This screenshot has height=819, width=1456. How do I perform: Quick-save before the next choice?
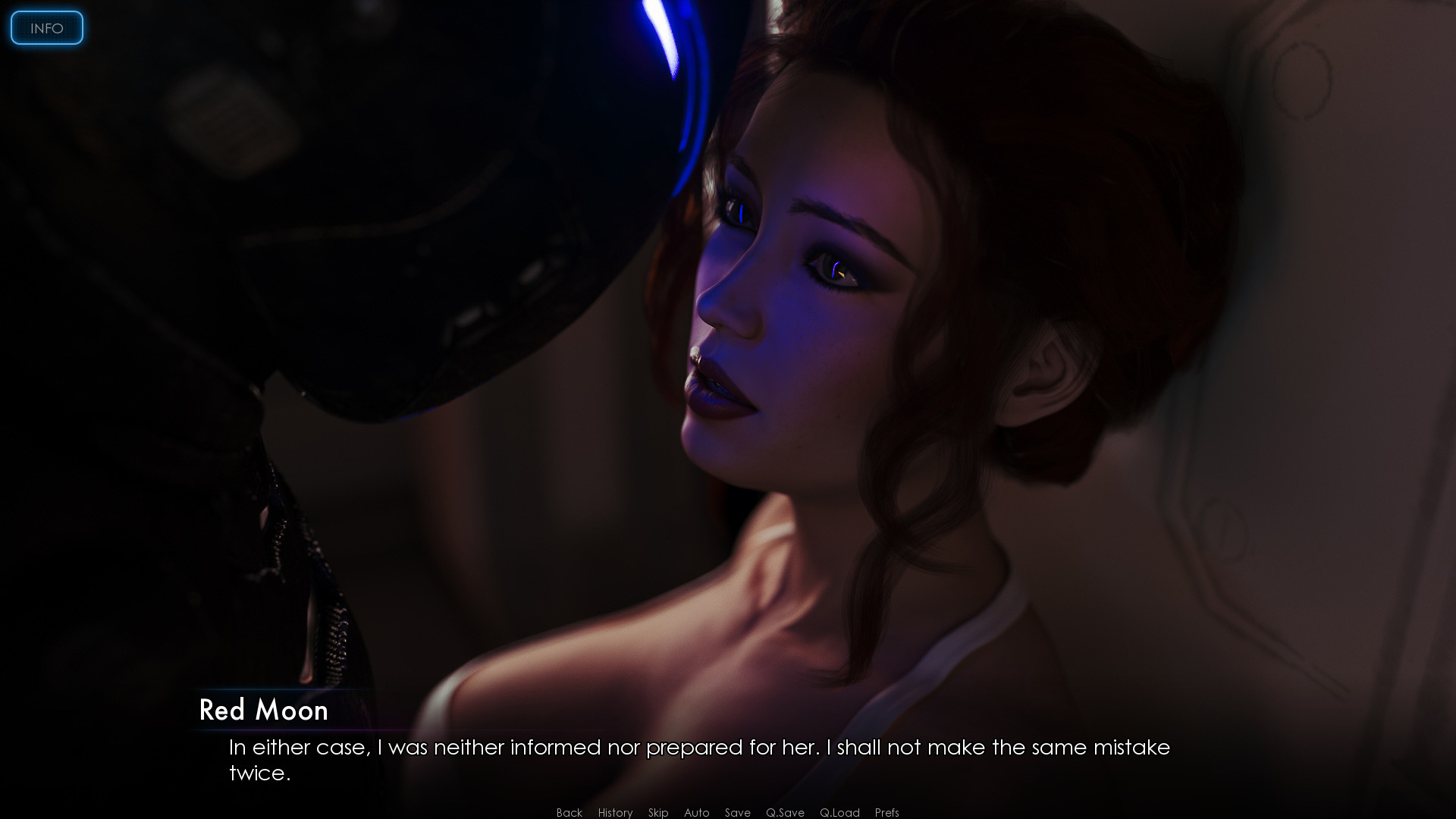click(x=785, y=812)
